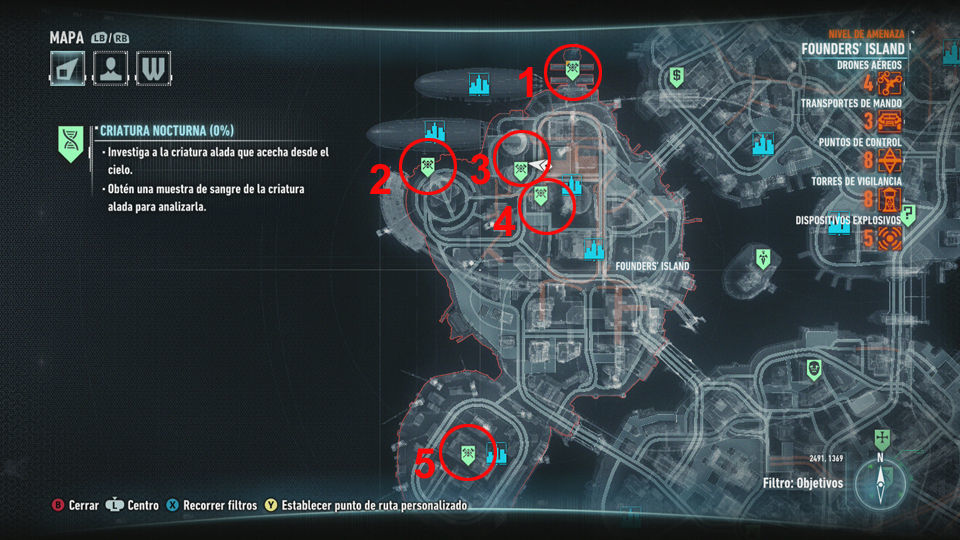Screen dimensions: 960x540
Task: Select the green skull face map marker
Action: (x=815, y=369)
